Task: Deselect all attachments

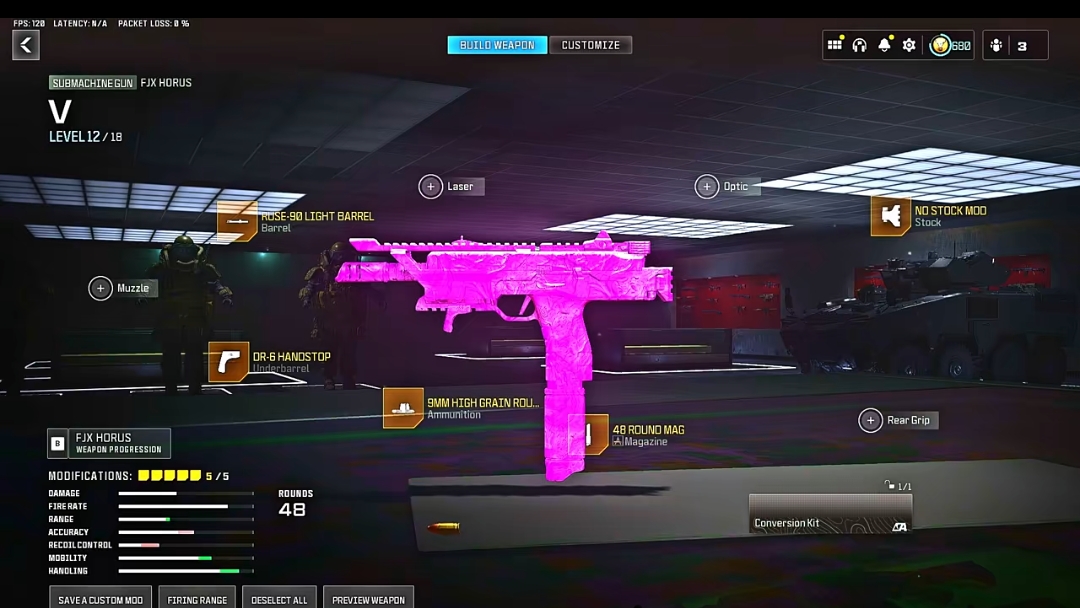Action: click(279, 598)
